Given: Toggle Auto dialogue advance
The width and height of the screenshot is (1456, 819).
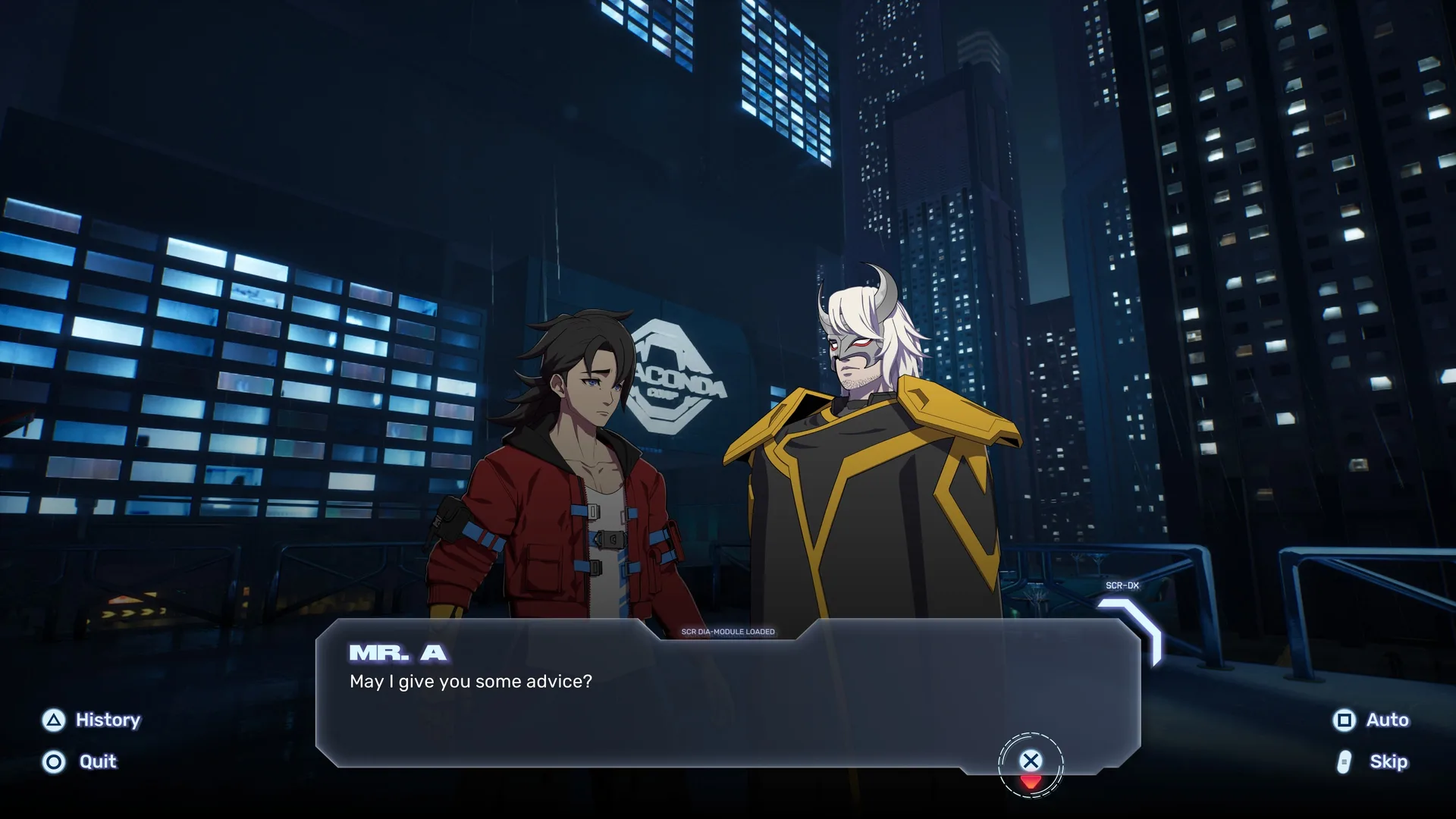Looking at the screenshot, I should click(1370, 720).
